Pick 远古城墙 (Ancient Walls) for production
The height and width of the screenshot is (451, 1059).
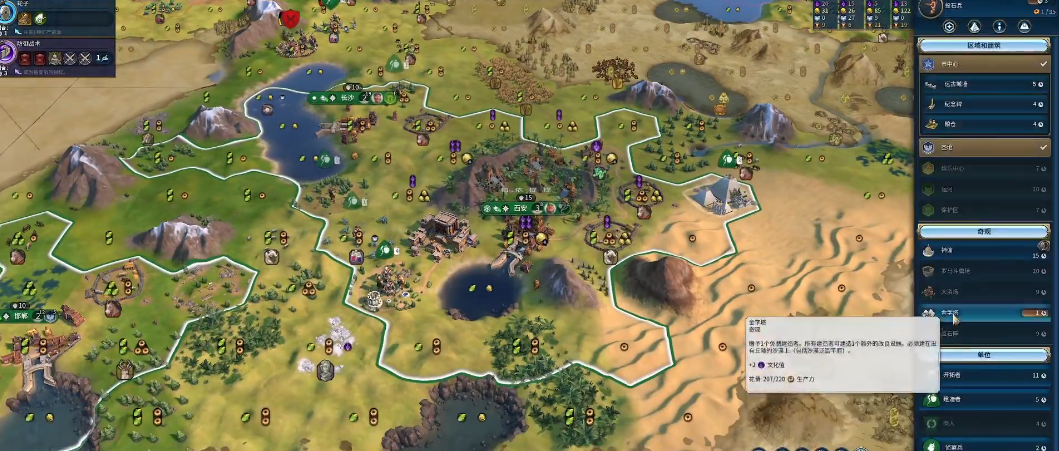[x=982, y=85]
